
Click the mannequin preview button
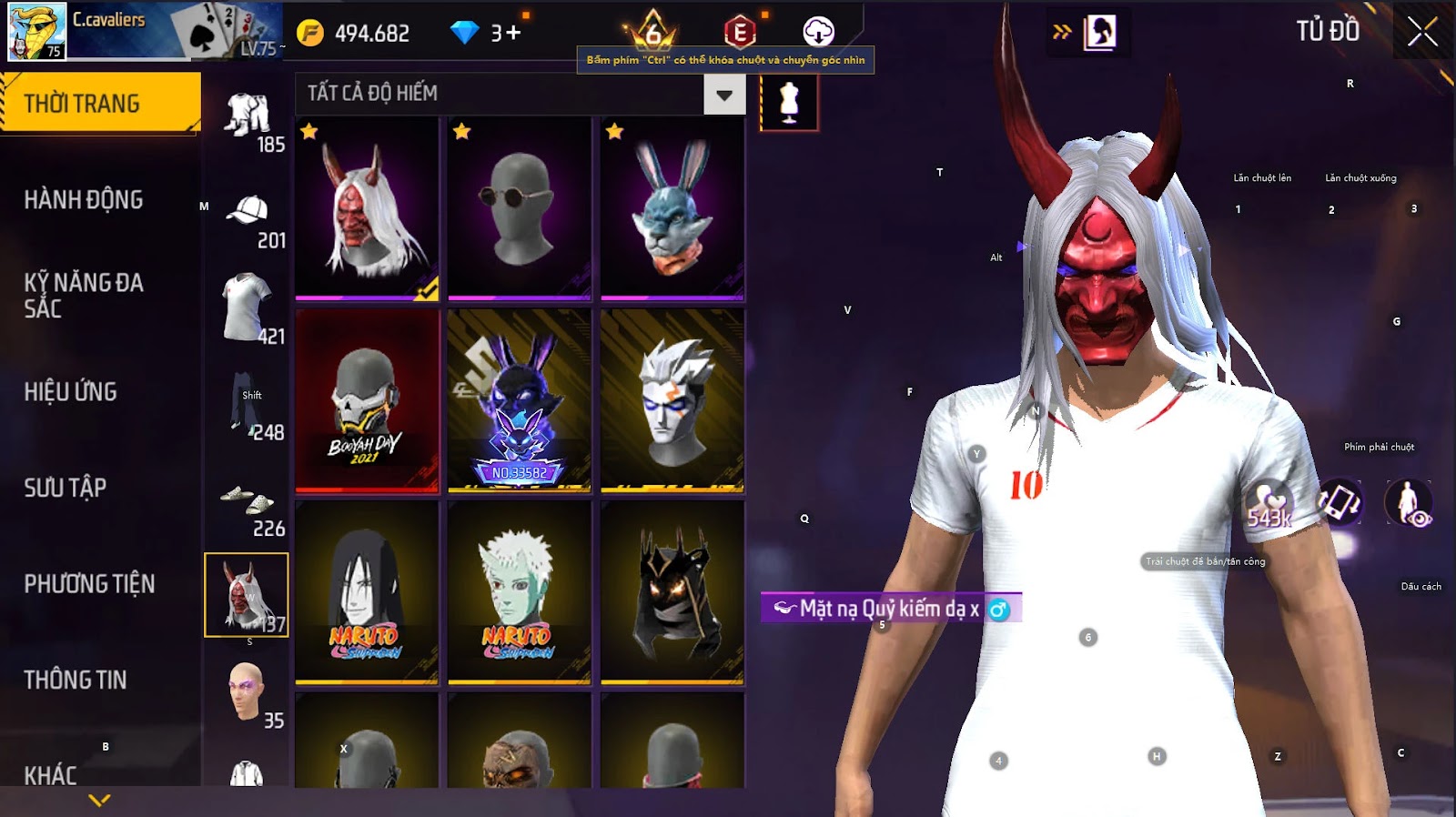pos(789,102)
